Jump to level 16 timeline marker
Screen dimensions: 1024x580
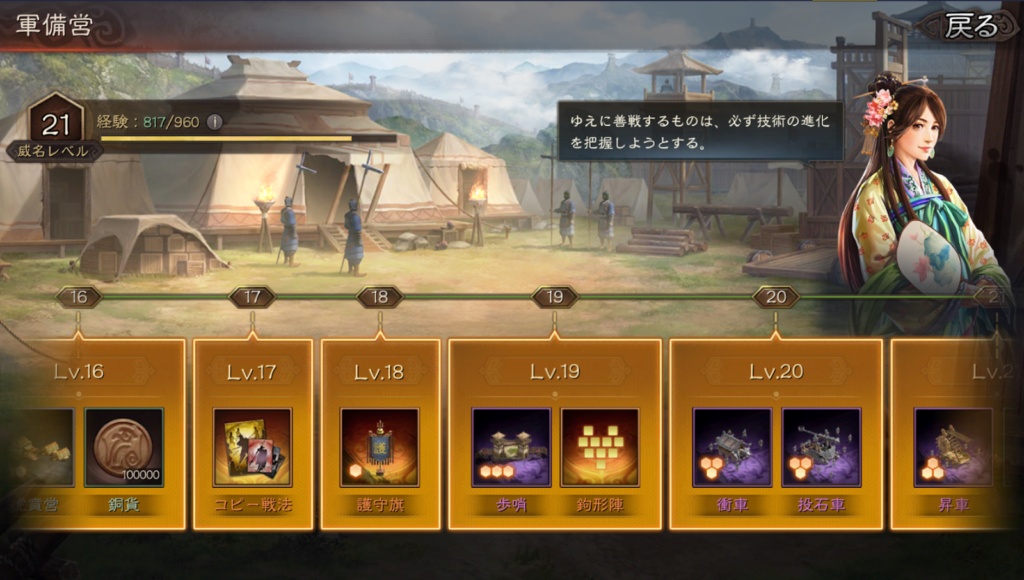tap(79, 297)
